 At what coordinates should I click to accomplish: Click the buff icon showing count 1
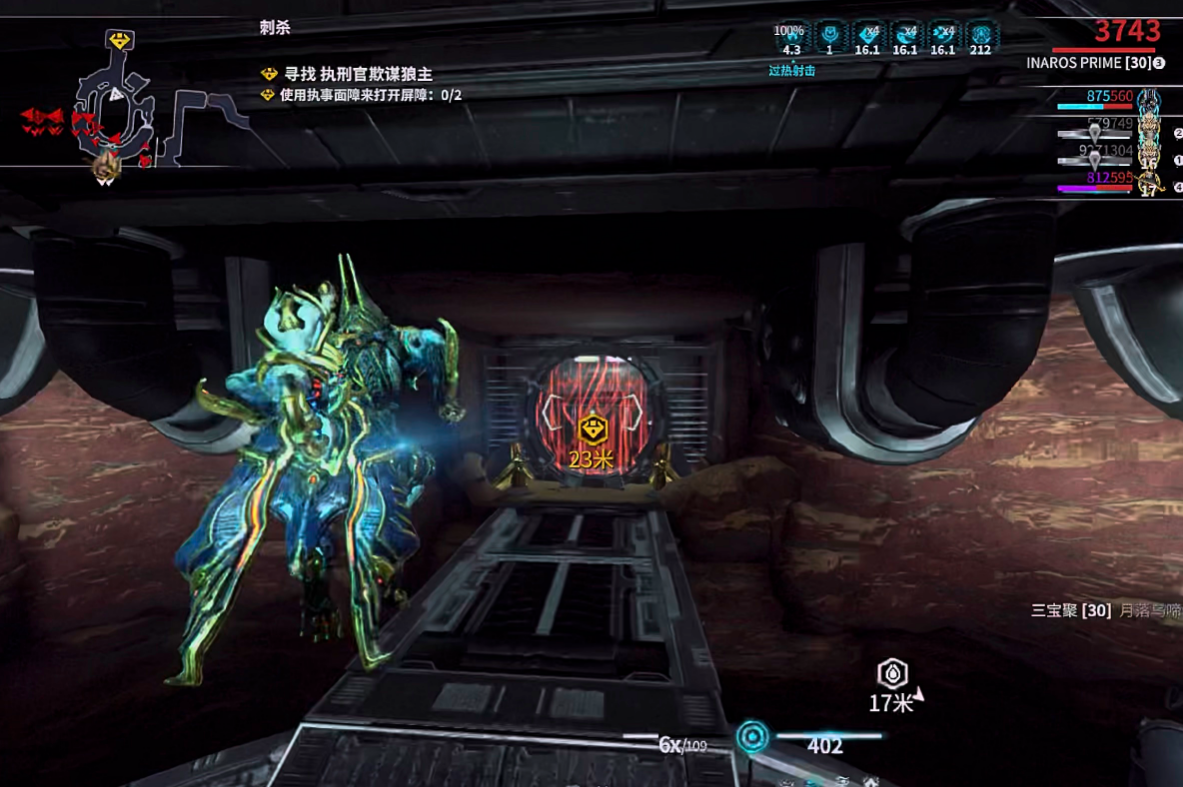(x=829, y=36)
